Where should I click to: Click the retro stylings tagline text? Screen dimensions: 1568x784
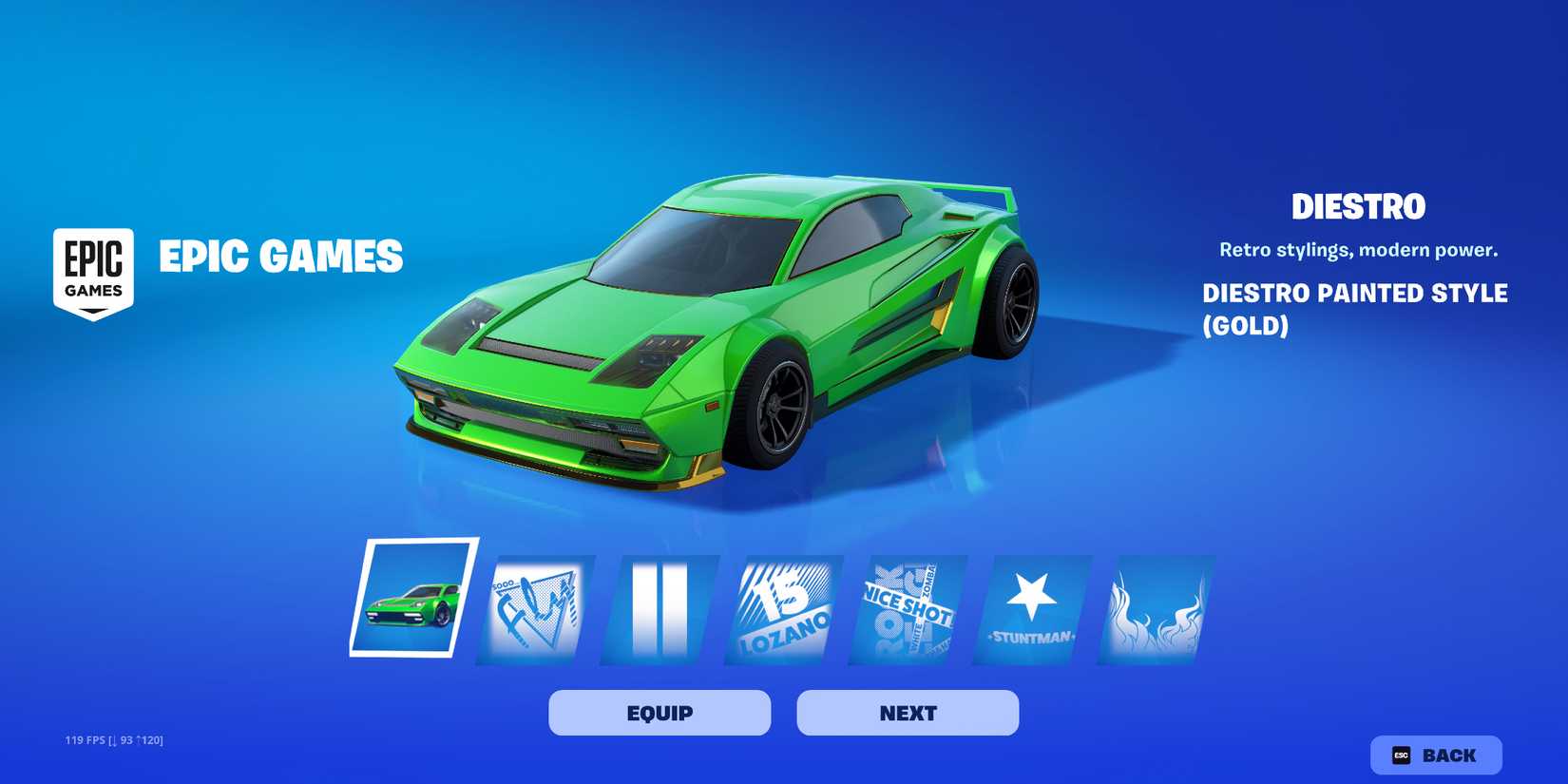(1358, 249)
